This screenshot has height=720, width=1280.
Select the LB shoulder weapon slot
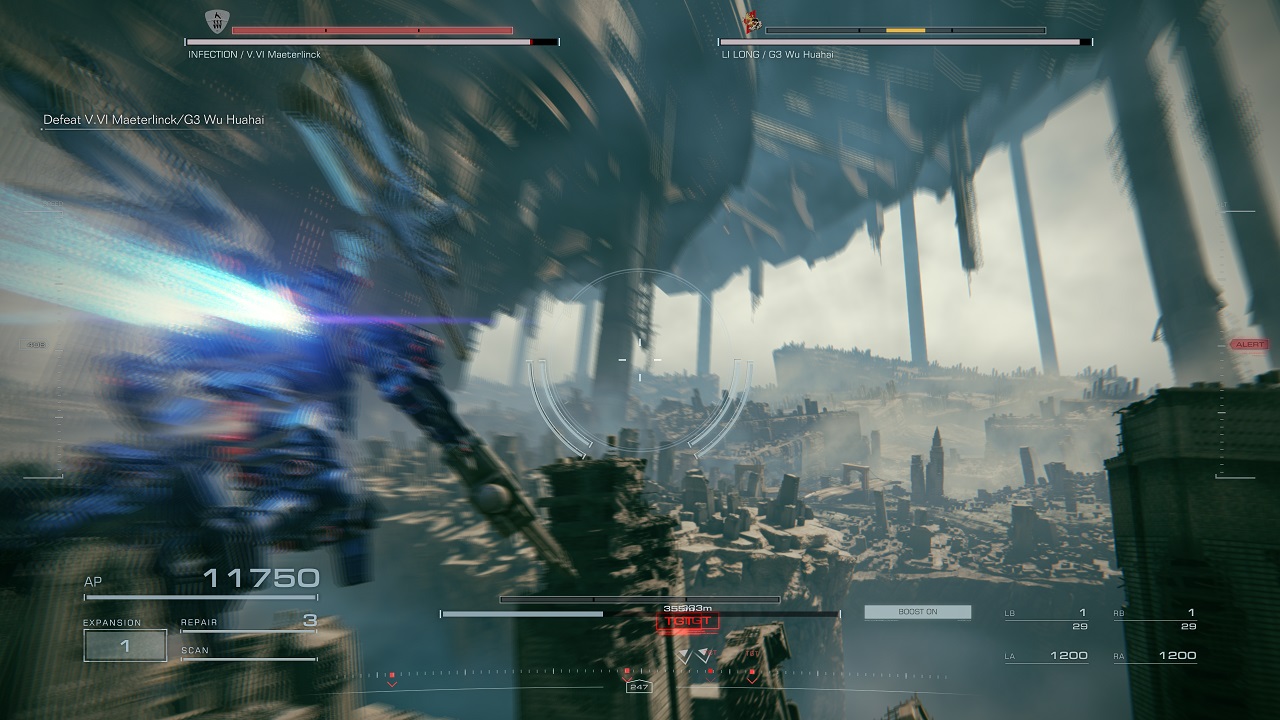(x=1045, y=618)
